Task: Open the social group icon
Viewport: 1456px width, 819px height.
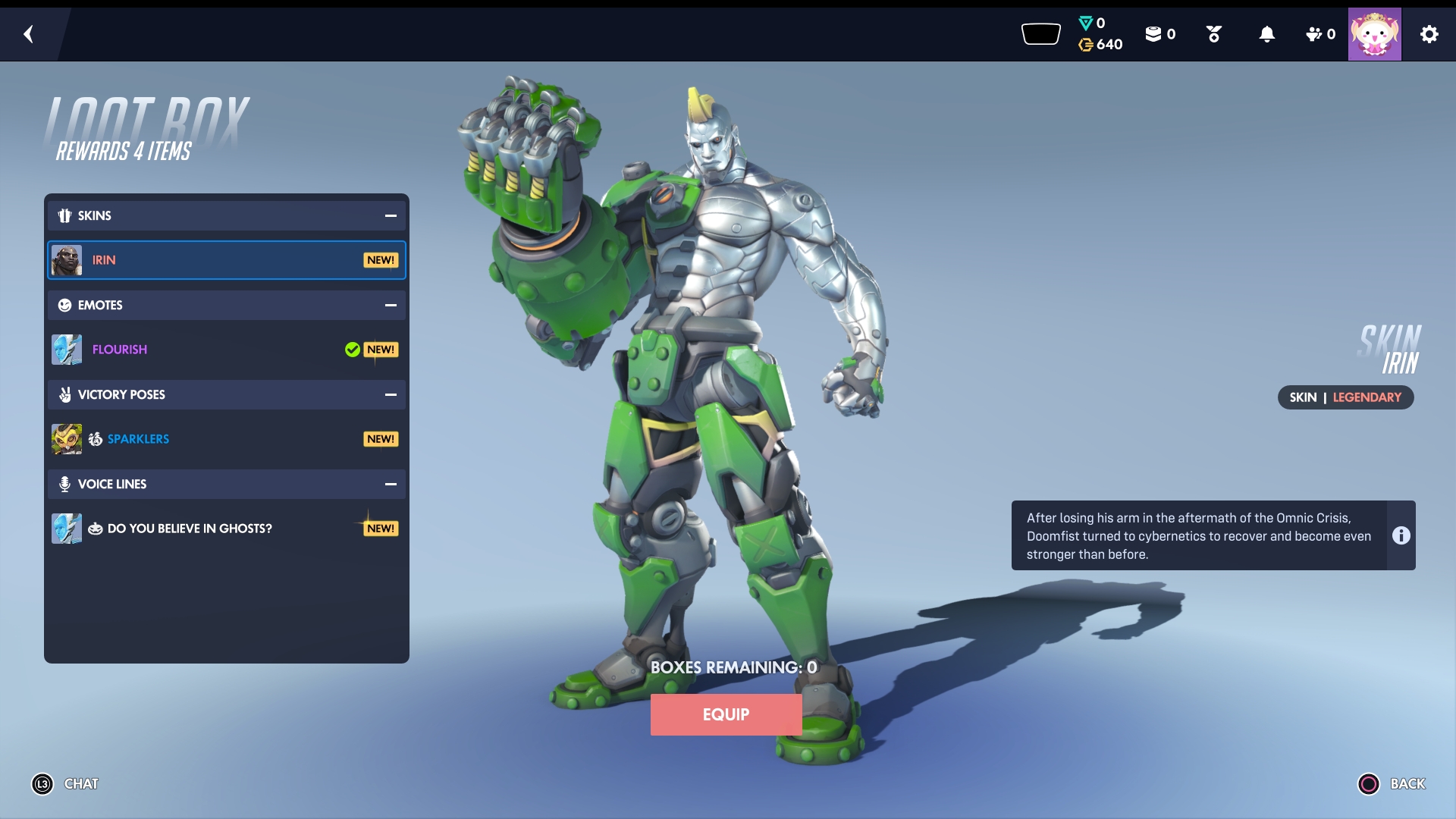Action: (x=1319, y=34)
